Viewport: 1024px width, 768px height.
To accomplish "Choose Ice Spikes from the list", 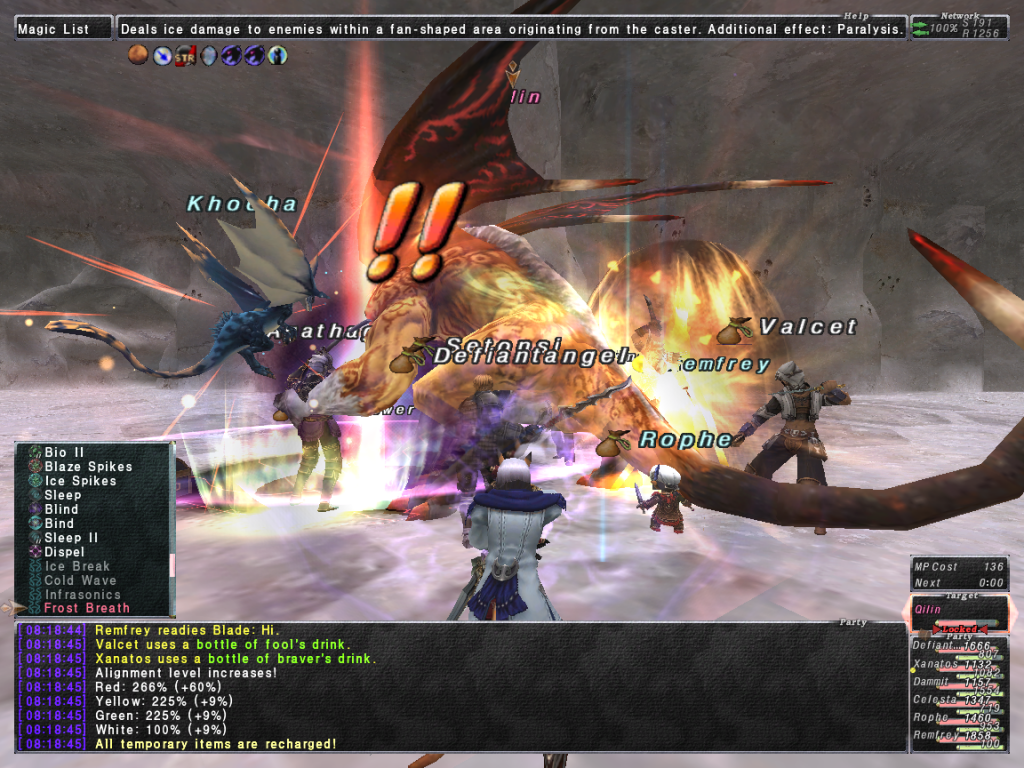I will [80, 481].
